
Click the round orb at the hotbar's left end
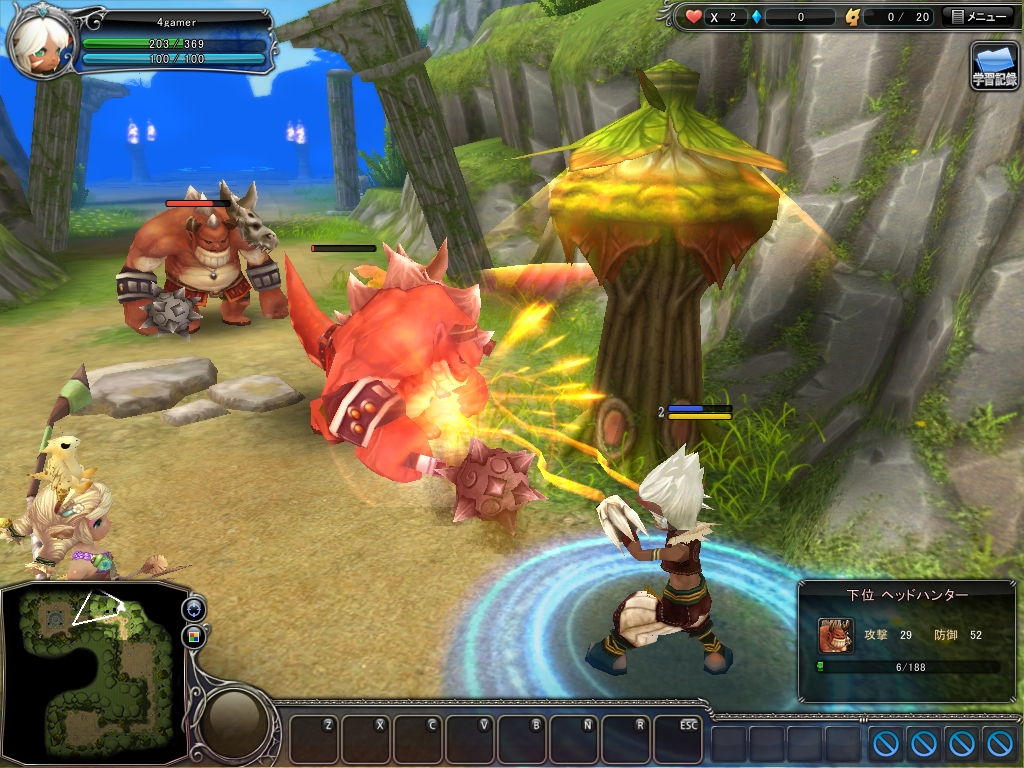click(x=237, y=721)
